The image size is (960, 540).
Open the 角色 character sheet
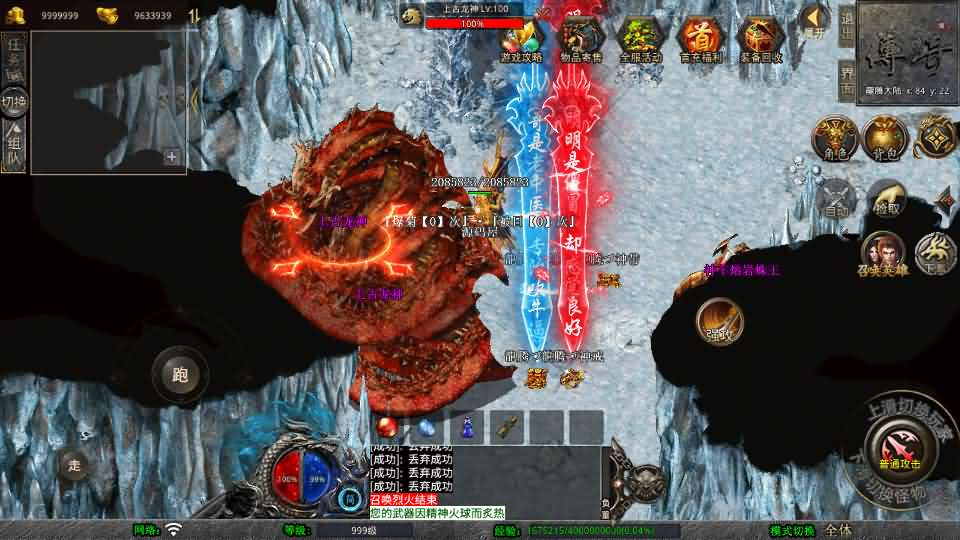tap(835, 137)
